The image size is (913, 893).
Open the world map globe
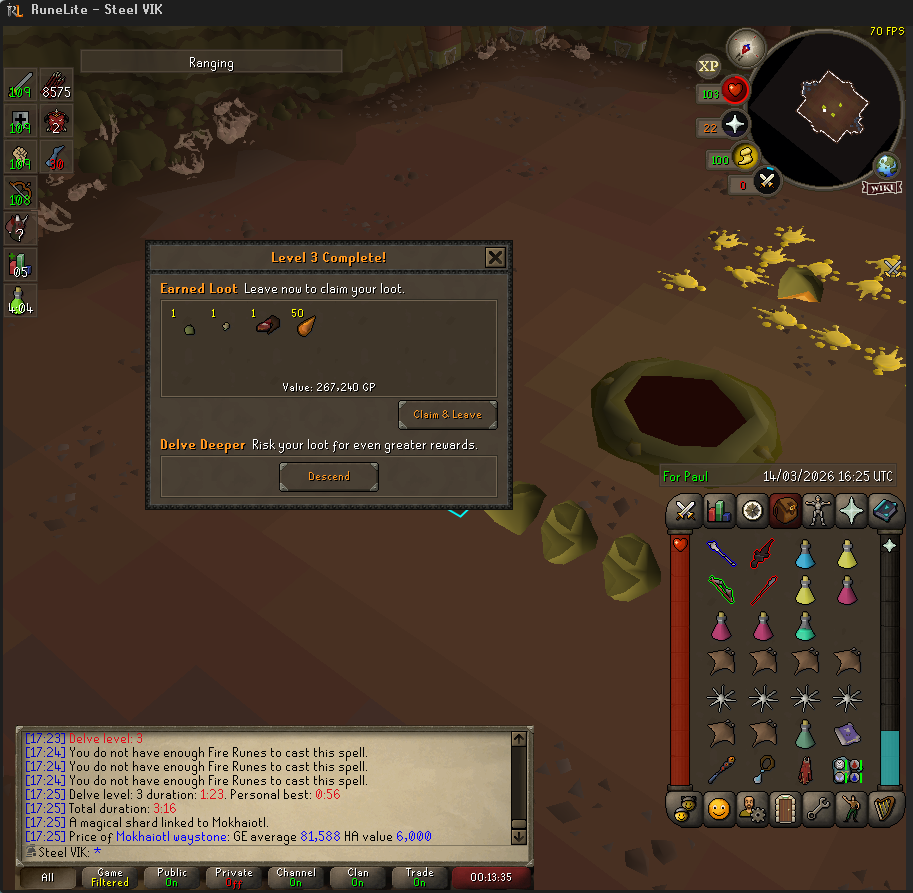point(887,166)
